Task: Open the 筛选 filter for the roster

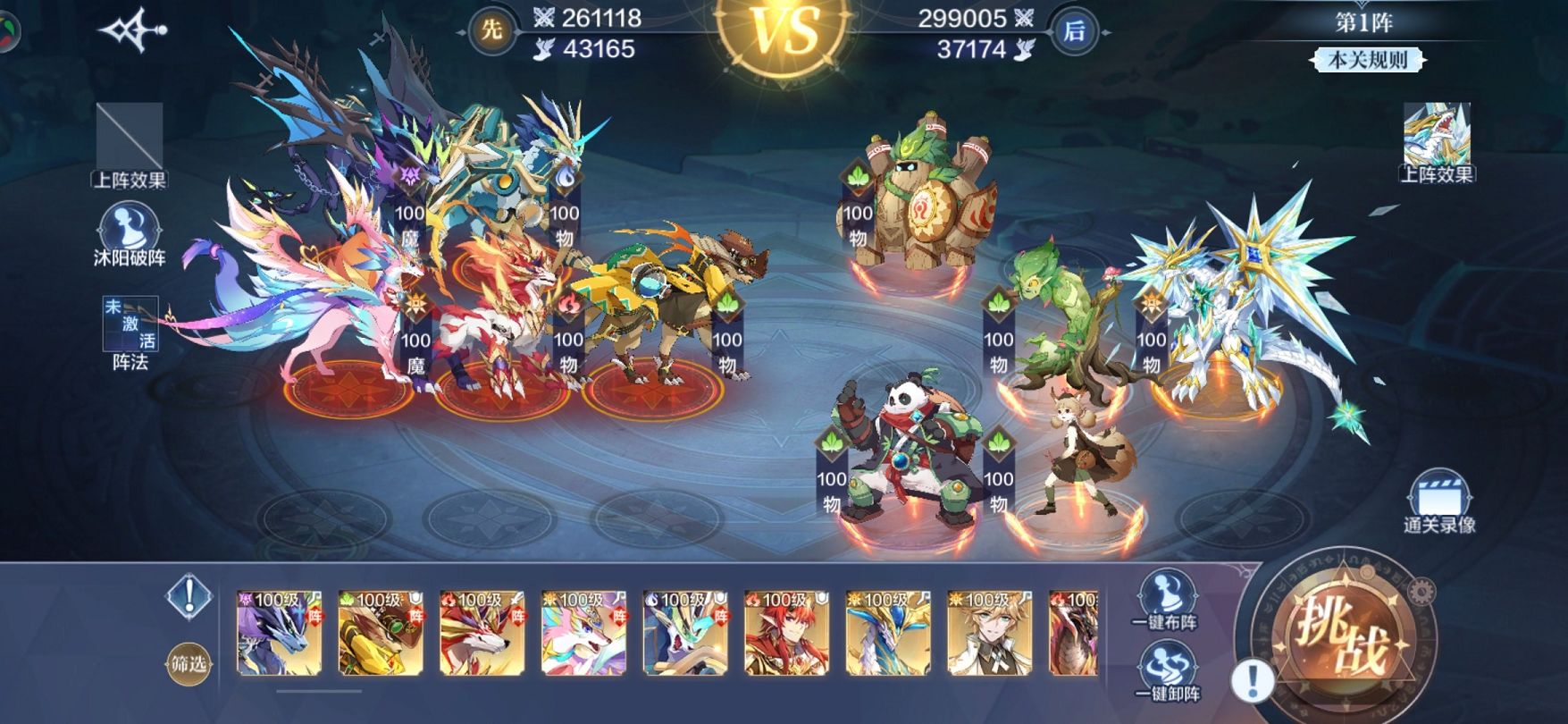Action: pyautogui.click(x=189, y=664)
